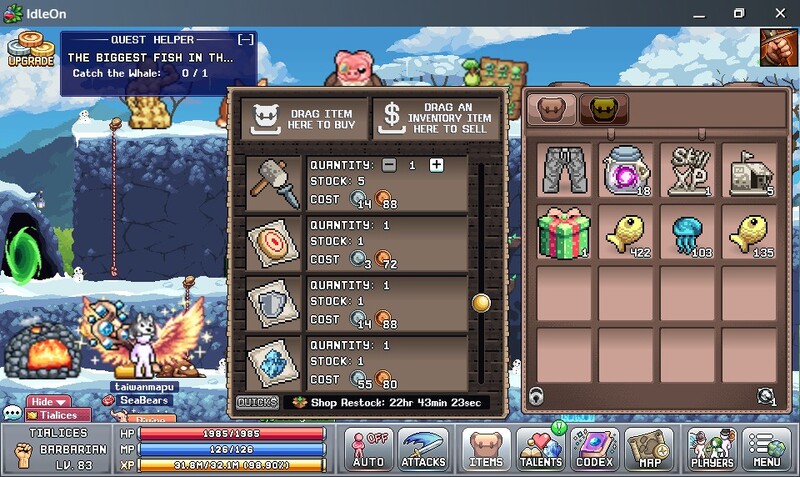
Task: Decrease the hammer purchase quantity
Action: click(389, 165)
